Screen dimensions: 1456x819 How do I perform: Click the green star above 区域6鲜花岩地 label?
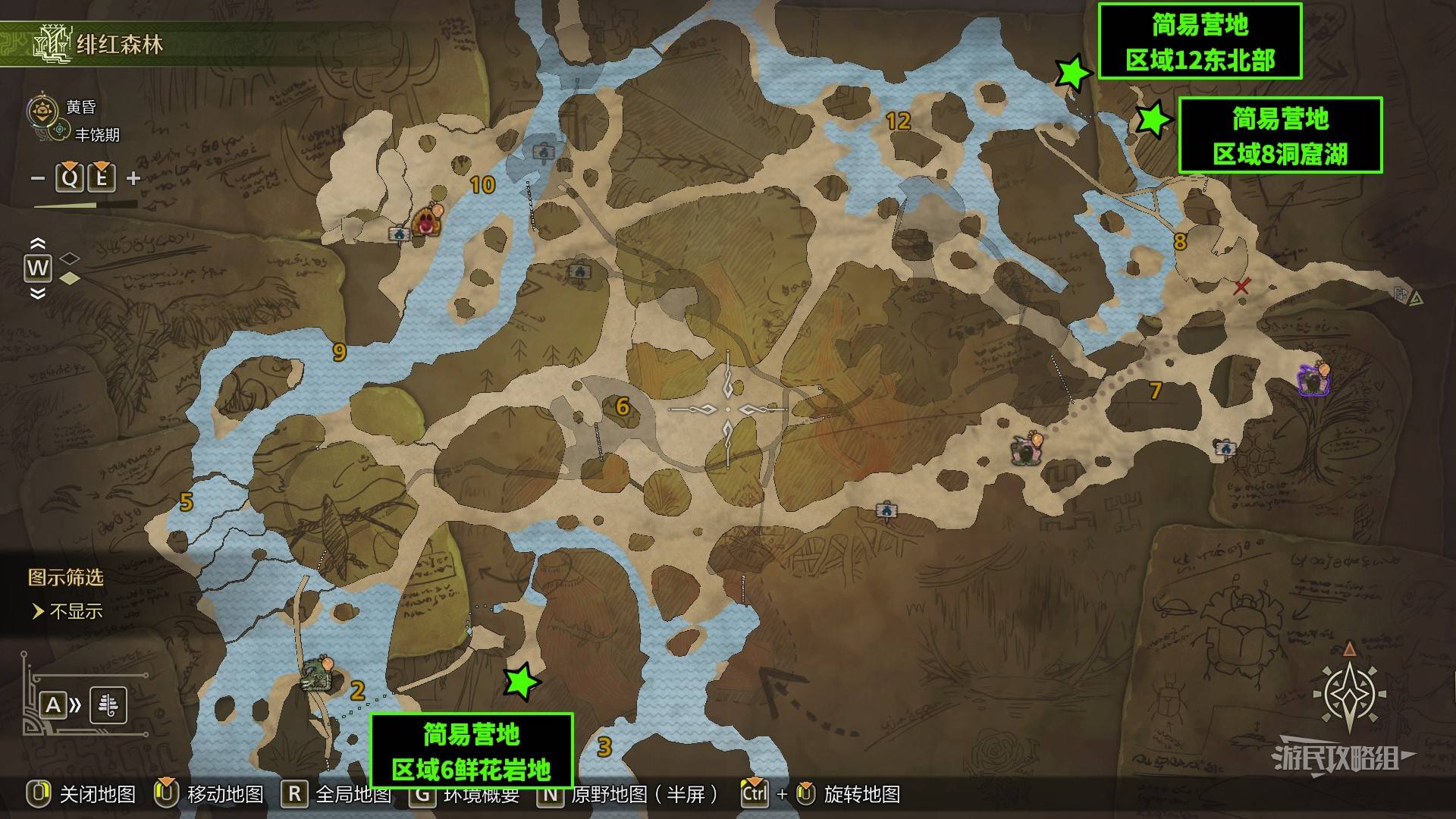[521, 681]
